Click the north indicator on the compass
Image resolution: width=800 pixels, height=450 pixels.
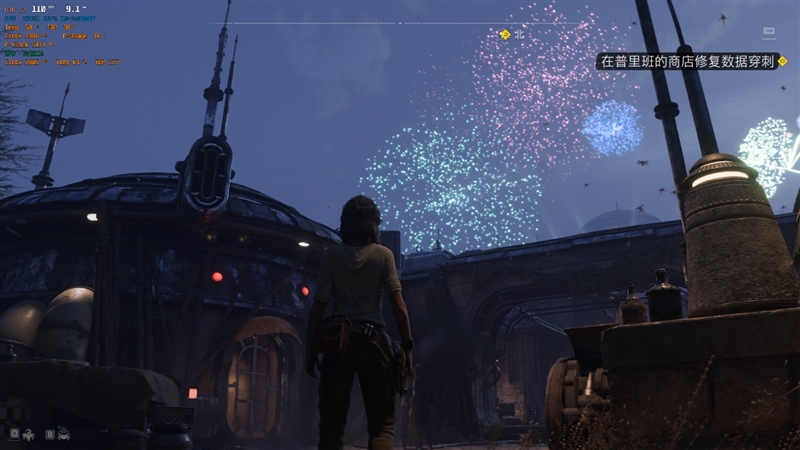(519, 34)
